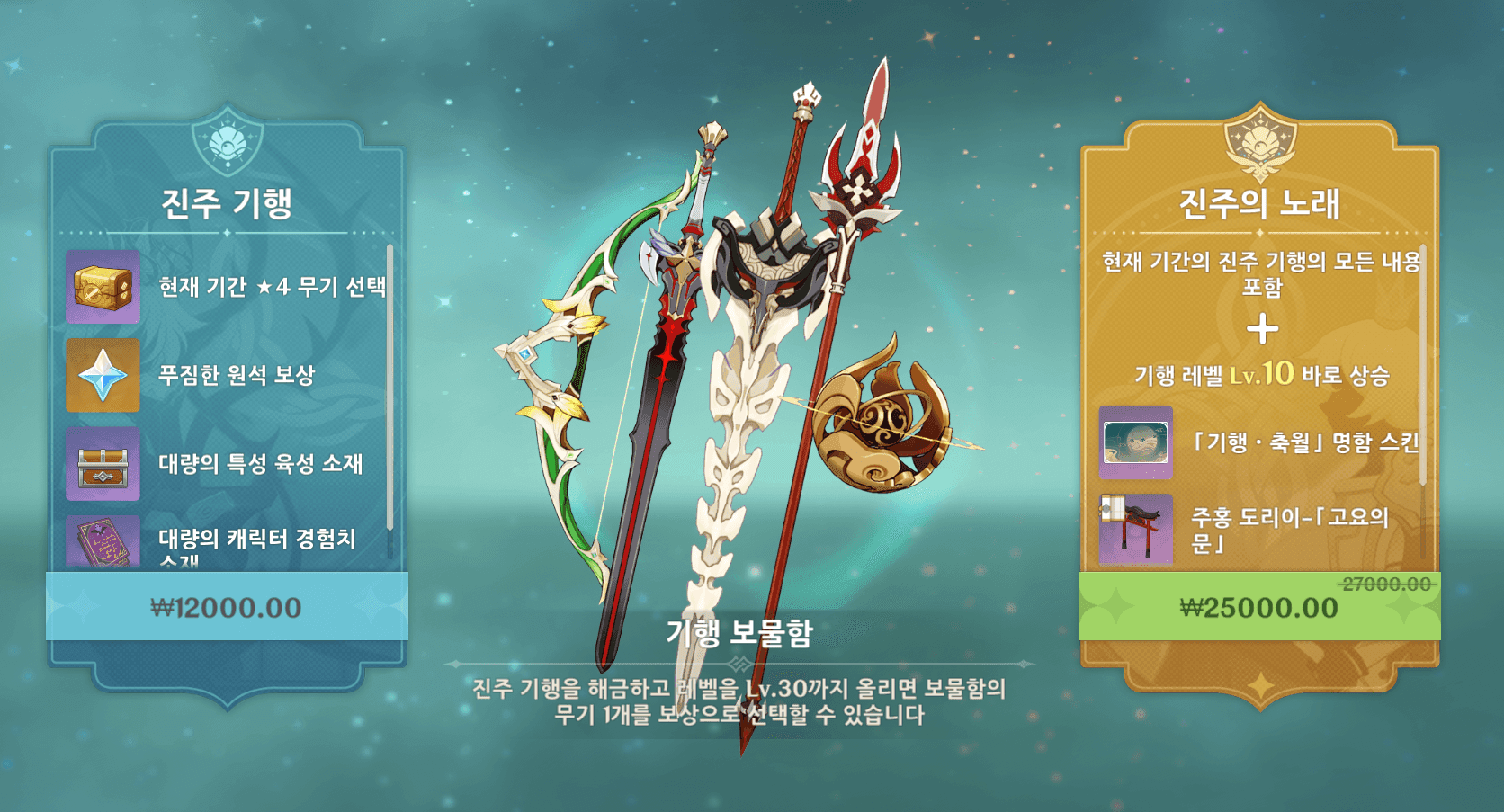Select the ★4 weapon chest icon
The width and height of the screenshot is (1504, 812).
pyautogui.click(x=102, y=287)
